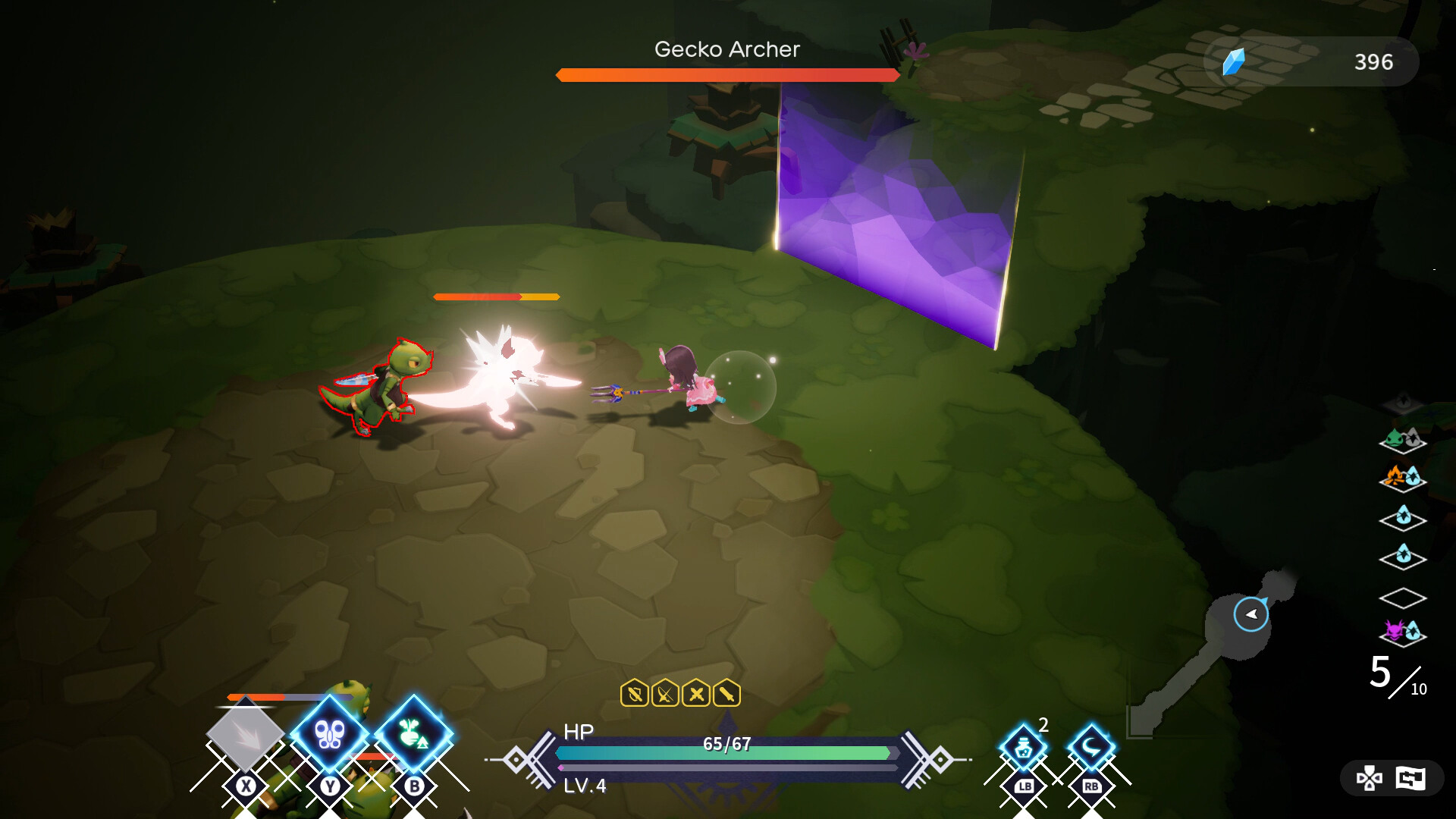Click the crossed-swords status hexagon

click(x=695, y=692)
